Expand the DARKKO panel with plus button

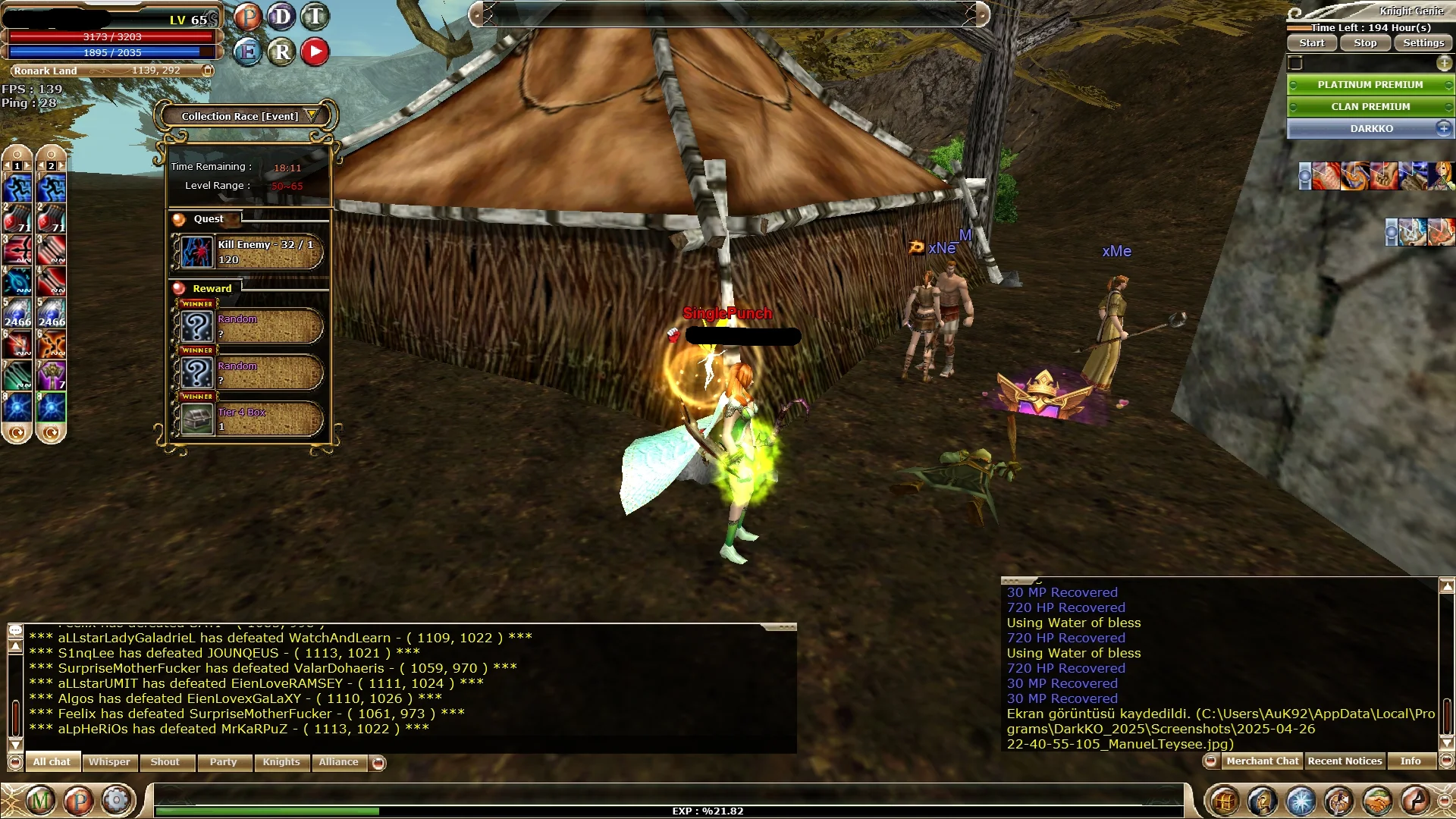pos(1444,128)
